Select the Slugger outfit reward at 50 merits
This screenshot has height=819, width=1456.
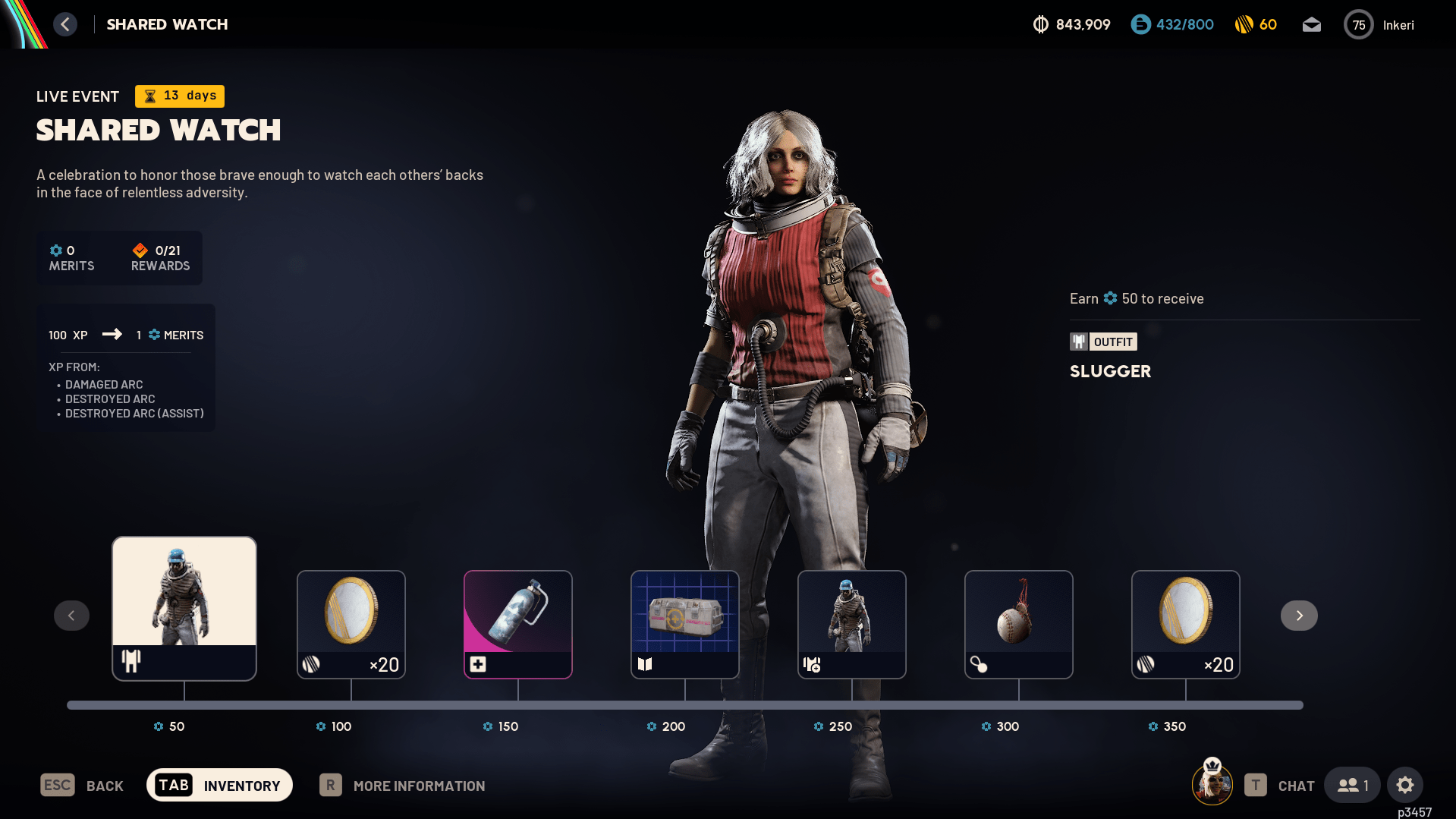[x=184, y=608]
